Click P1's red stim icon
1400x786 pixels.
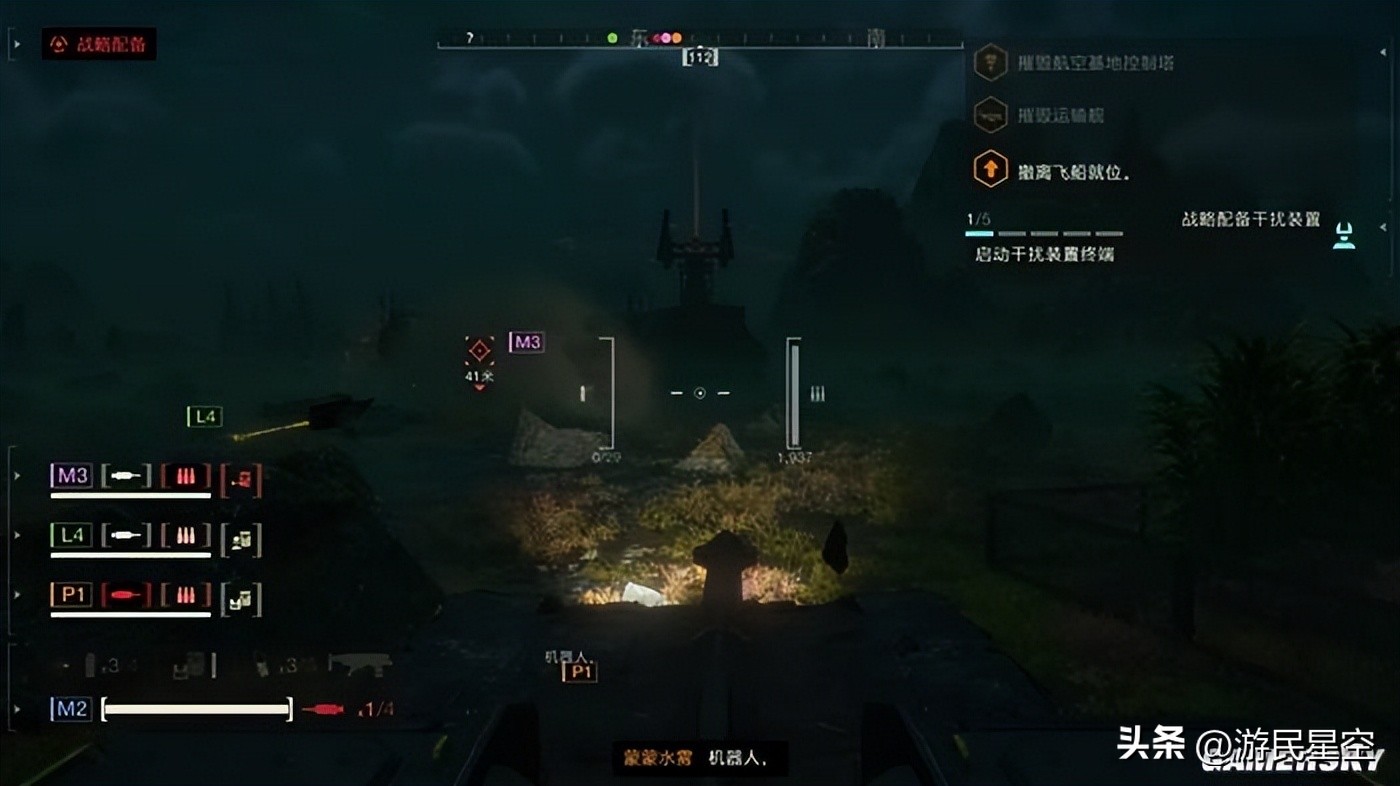point(126,596)
